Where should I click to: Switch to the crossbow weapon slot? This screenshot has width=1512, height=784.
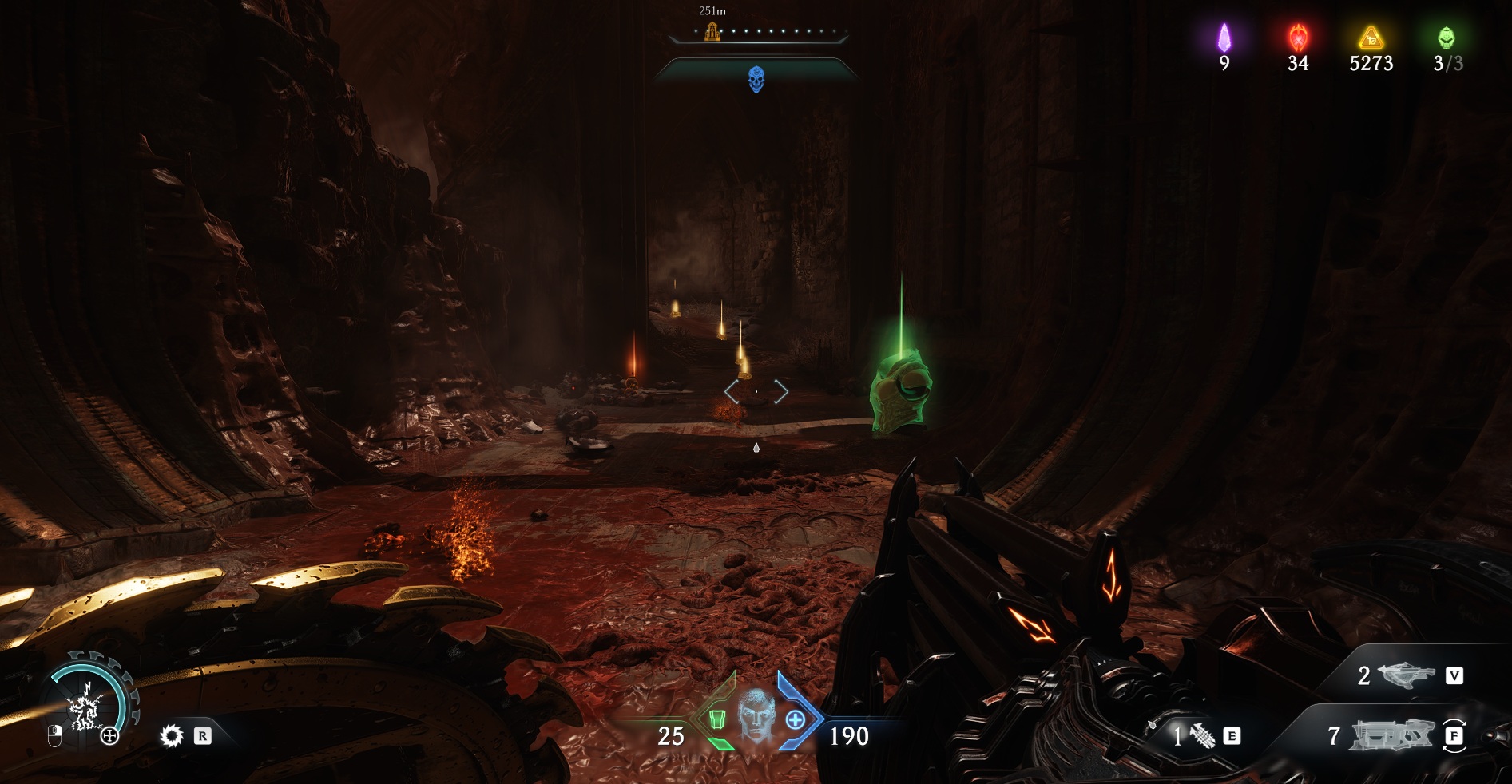pos(1406,675)
